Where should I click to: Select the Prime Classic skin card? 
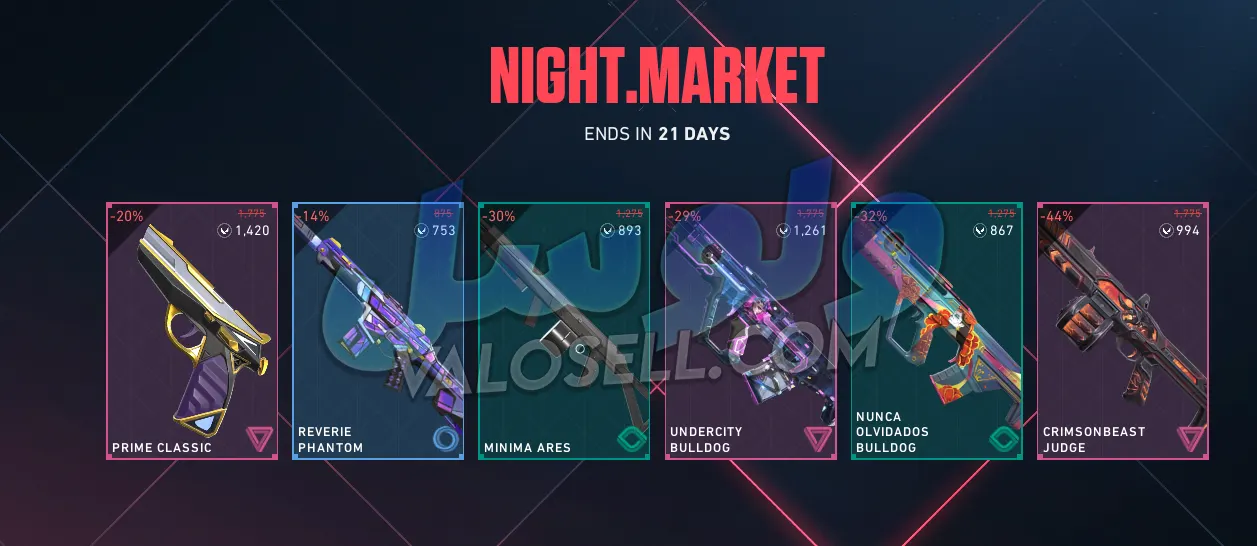(x=192, y=331)
